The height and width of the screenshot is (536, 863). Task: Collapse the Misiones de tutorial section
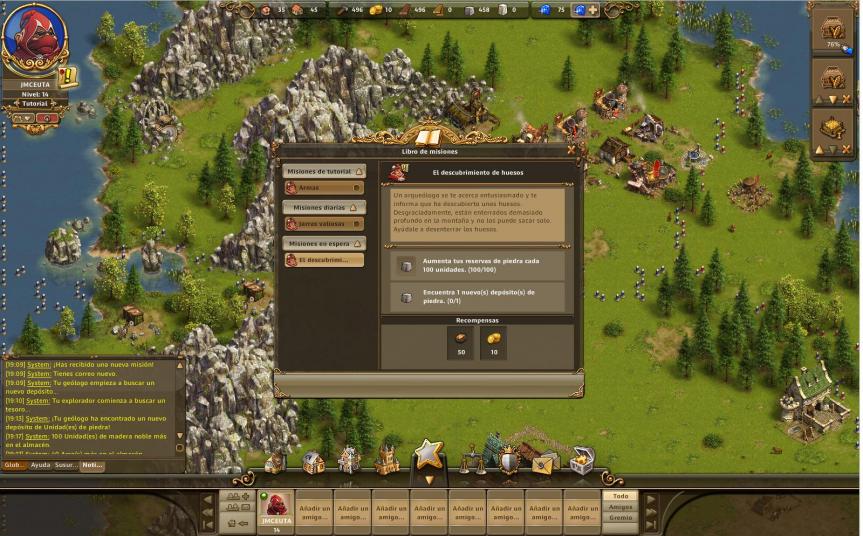(x=358, y=171)
